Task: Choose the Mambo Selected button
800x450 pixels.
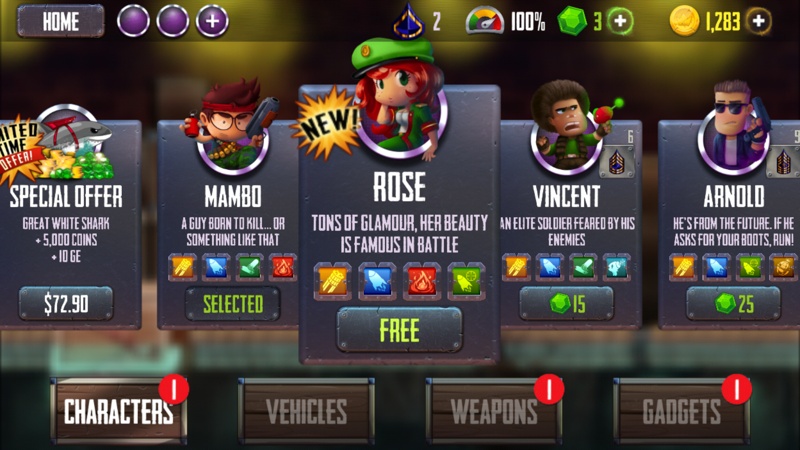Action: (x=231, y=303)
